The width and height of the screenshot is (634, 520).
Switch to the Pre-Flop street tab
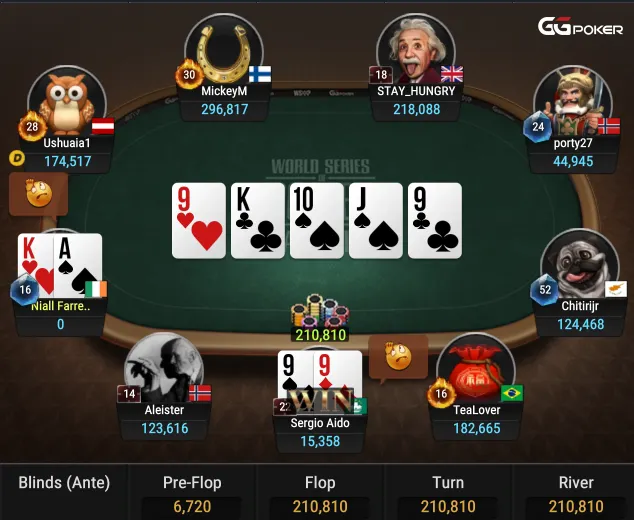[x=192, y=492]
